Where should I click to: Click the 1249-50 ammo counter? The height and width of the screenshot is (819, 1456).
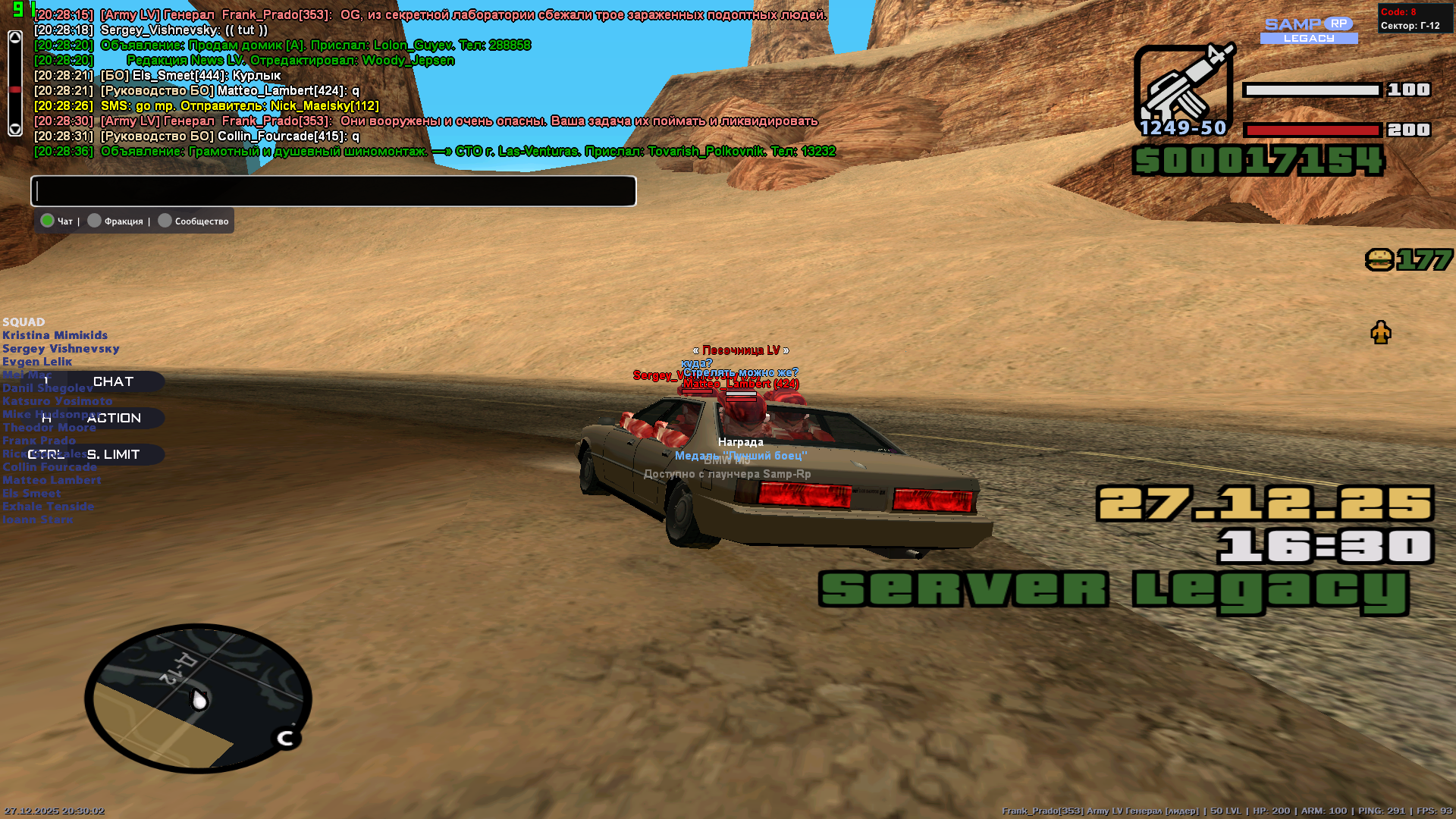click(1185, 129)
